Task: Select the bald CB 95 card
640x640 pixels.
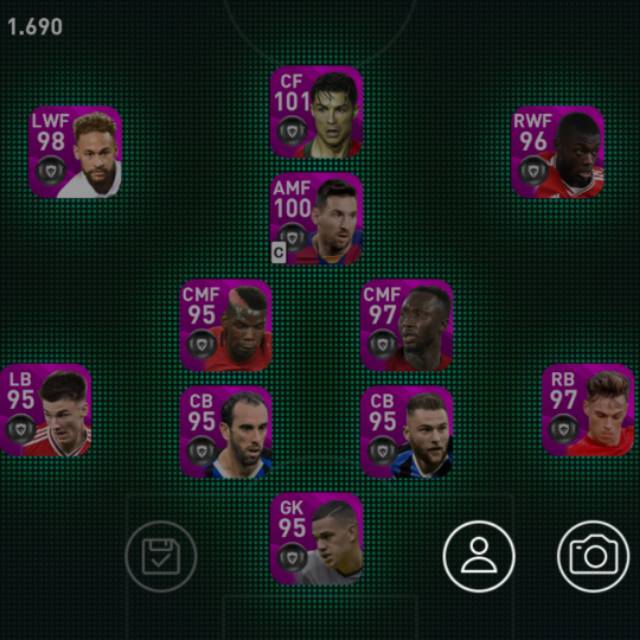Action: (226, 432)
